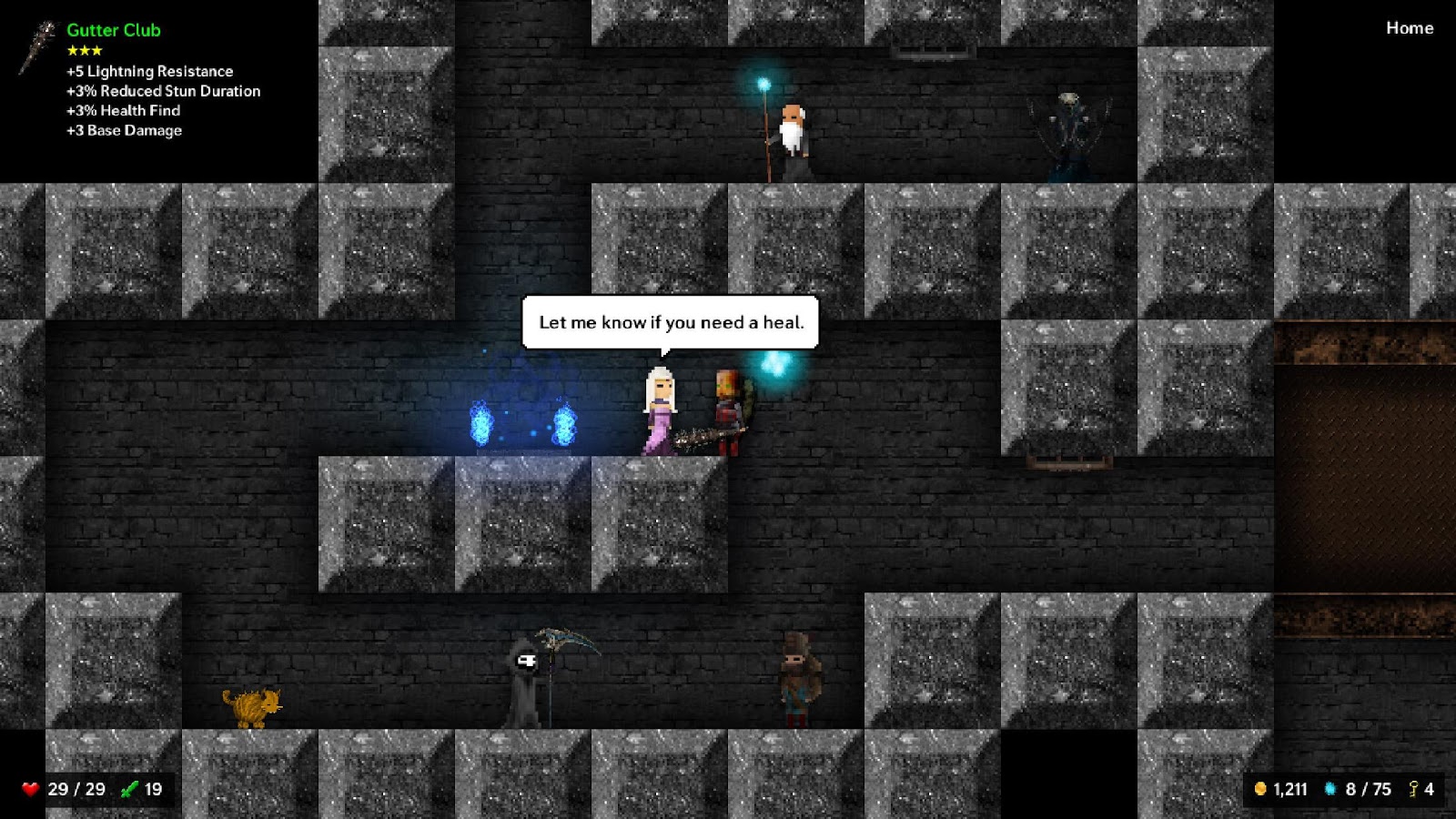The width and height of the screenshot is (1456, 819).
Task: Select the Gutter Club weapon icon
Action: click(38, 47)
